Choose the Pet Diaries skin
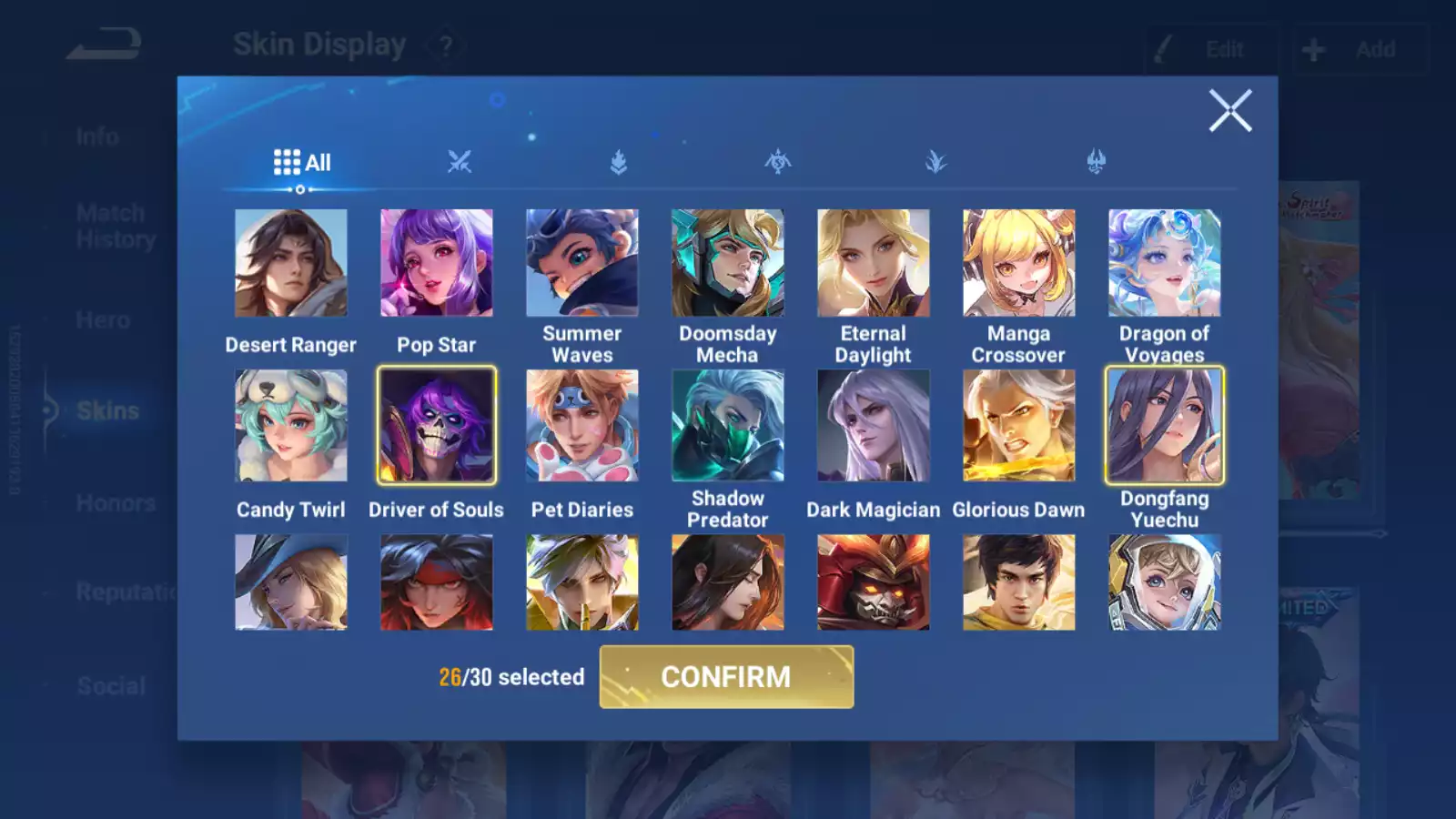Viewport: 1456px width, 819px height. pos(582,425)
